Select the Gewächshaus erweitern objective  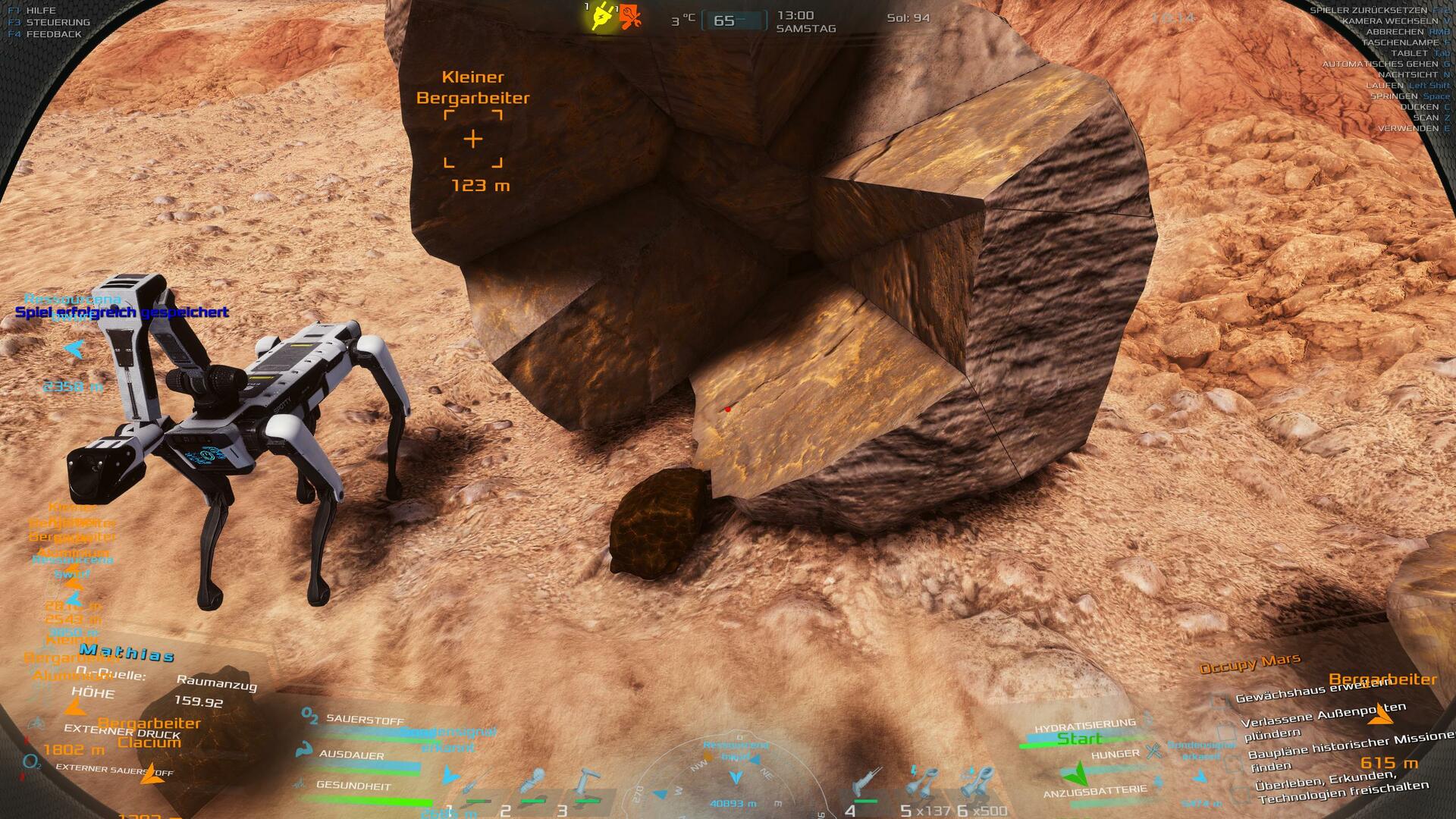[1317, 689]
